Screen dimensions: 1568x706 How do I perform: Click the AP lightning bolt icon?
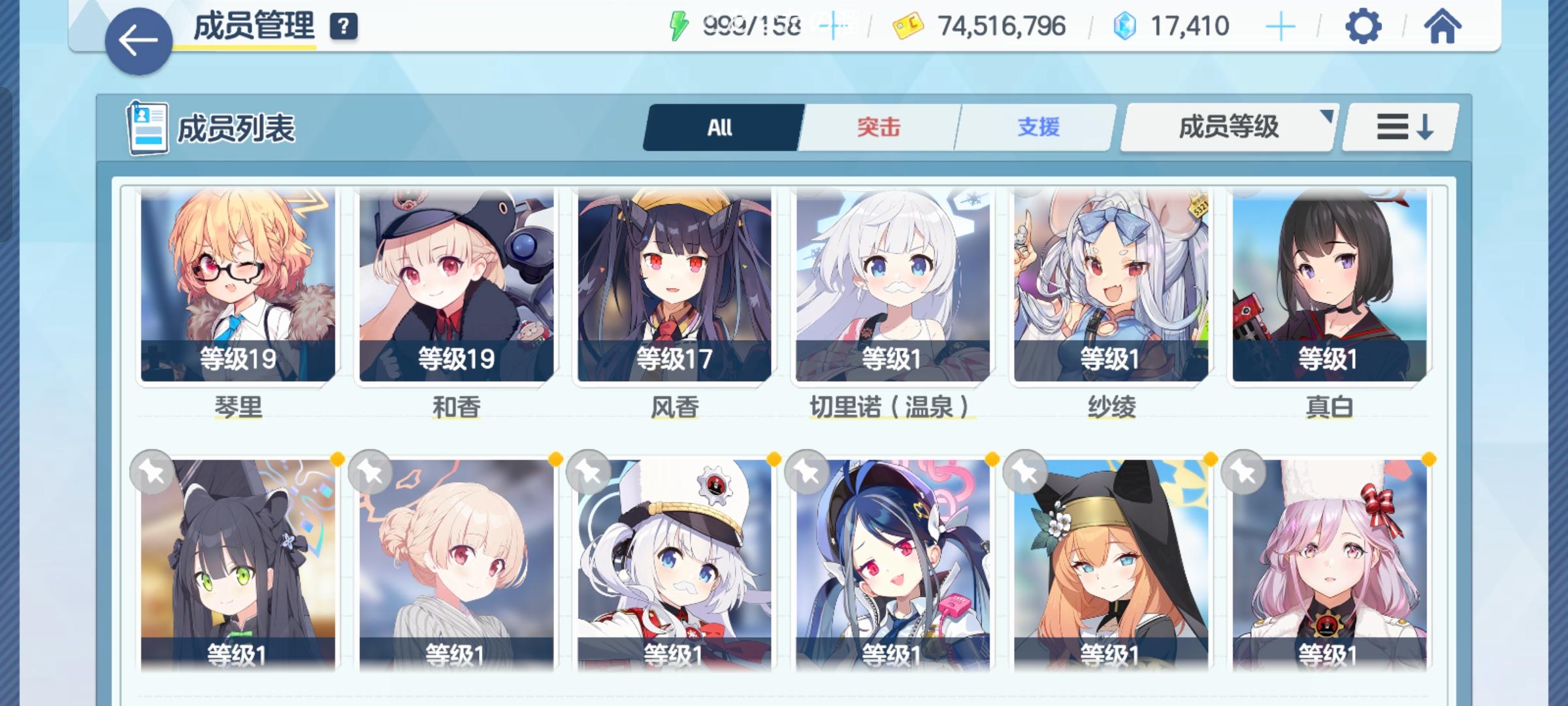point(679,26)
